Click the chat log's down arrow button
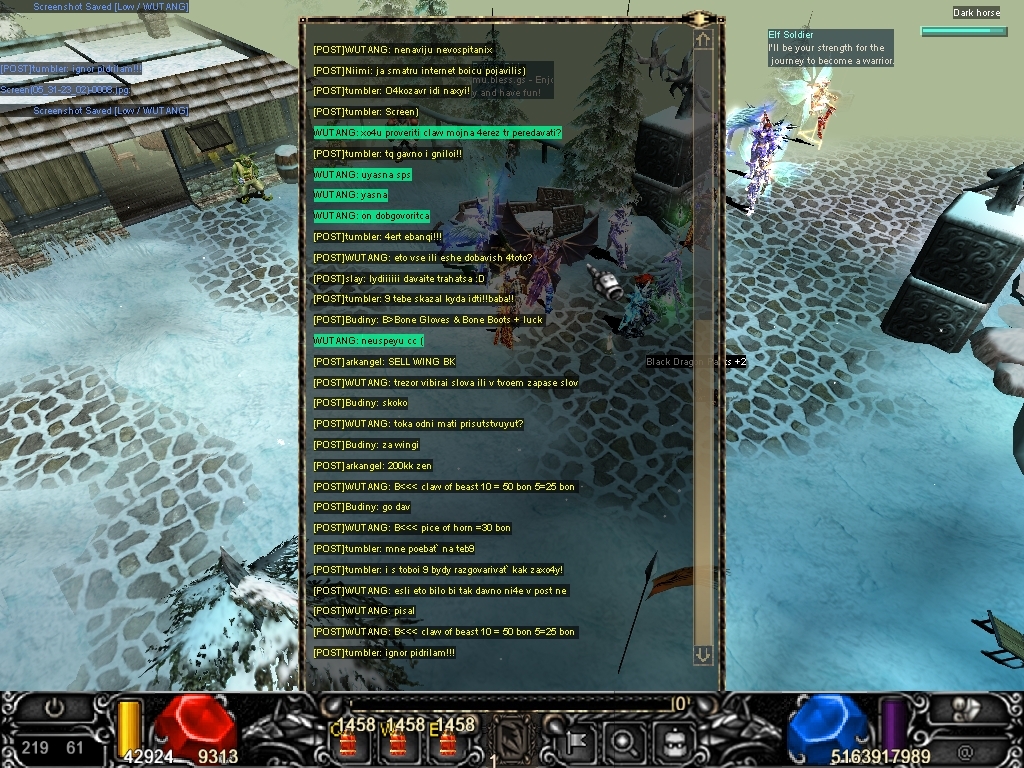1024x768 pixels. pyautogui.click(x=703, y=654)
